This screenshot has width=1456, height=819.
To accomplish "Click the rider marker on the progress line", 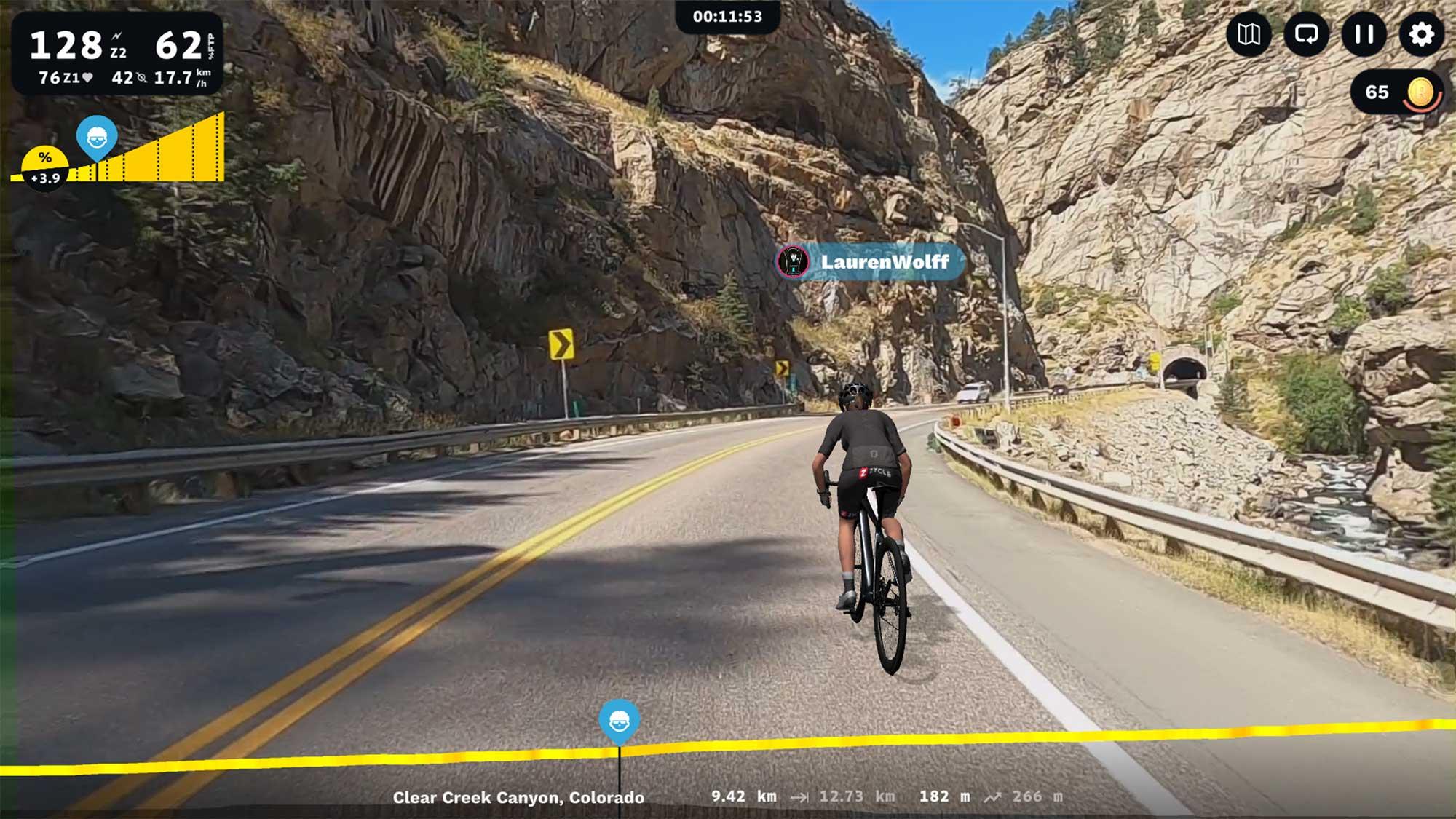I will (619, 721).
